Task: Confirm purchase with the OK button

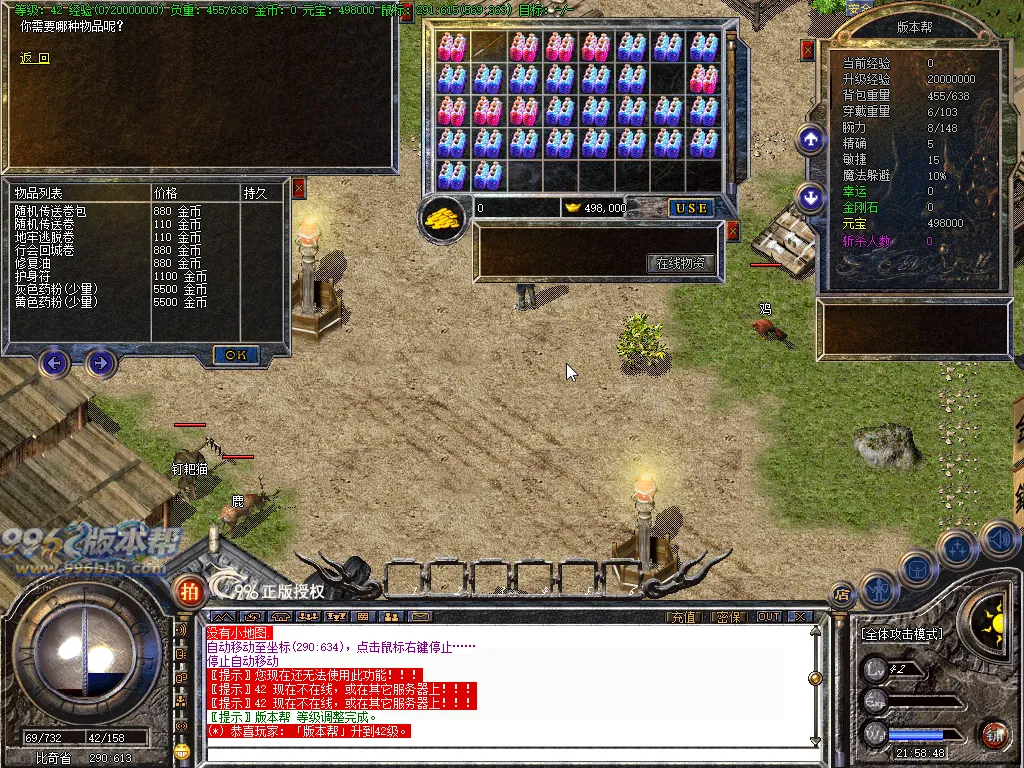Action: 236,355
